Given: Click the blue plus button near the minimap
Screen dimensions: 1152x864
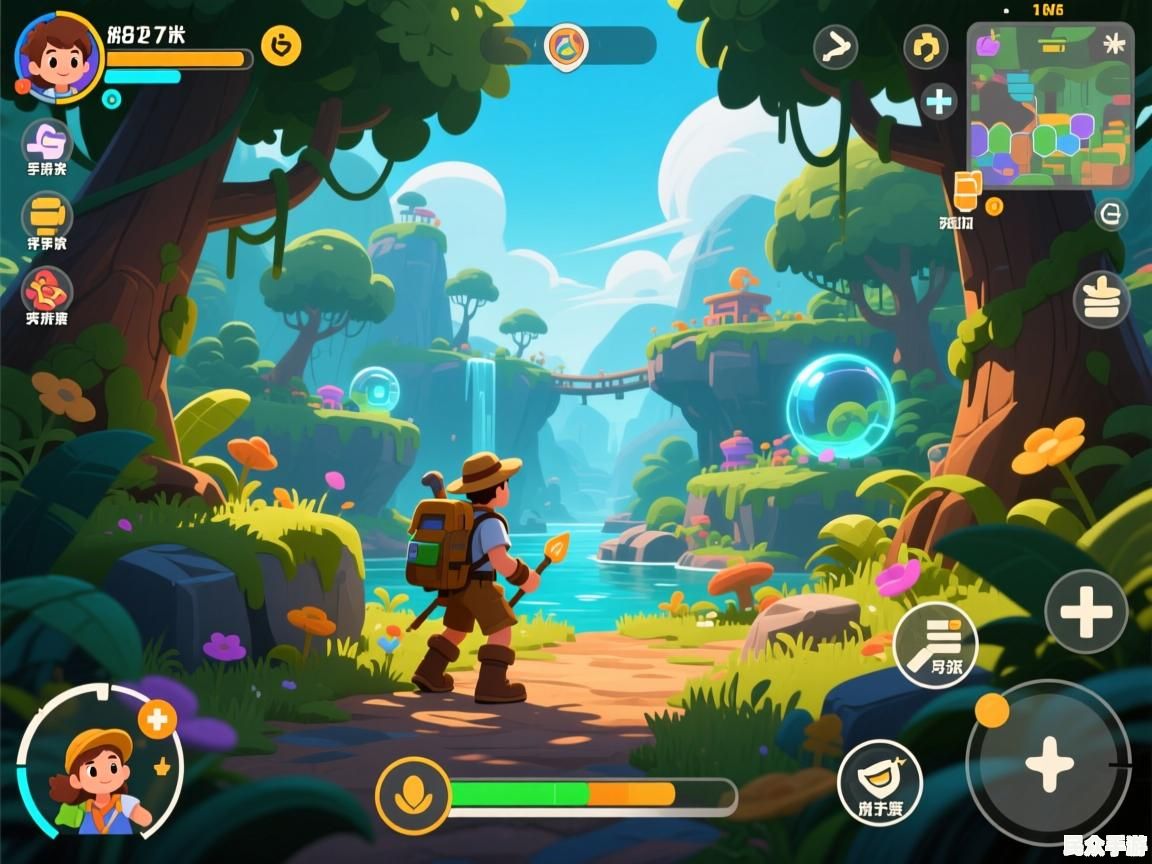Looking at the screenshot, I should pyautogui.click(x=938, y=101).
